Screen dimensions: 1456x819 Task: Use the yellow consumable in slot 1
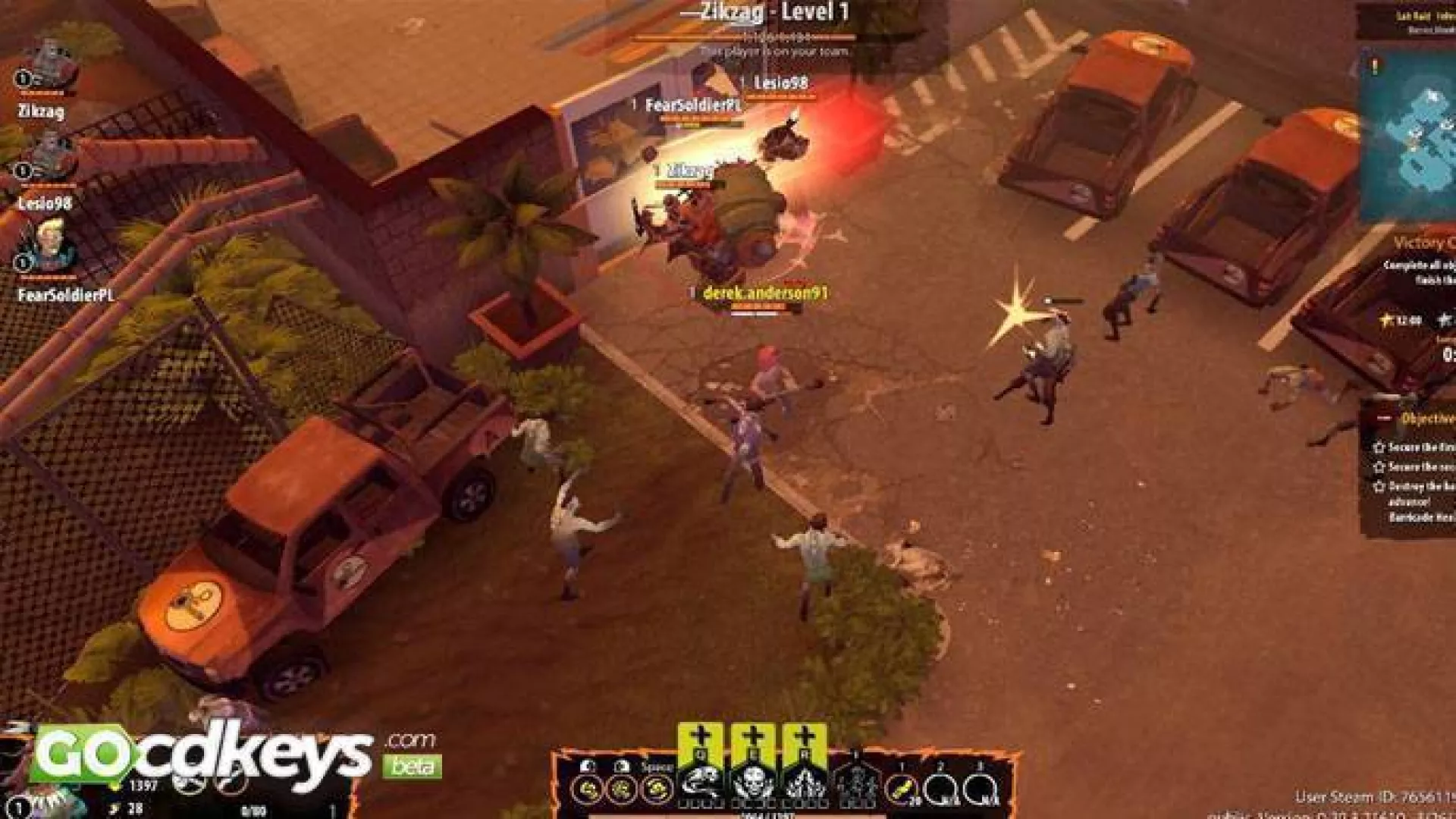coord(902,790)
